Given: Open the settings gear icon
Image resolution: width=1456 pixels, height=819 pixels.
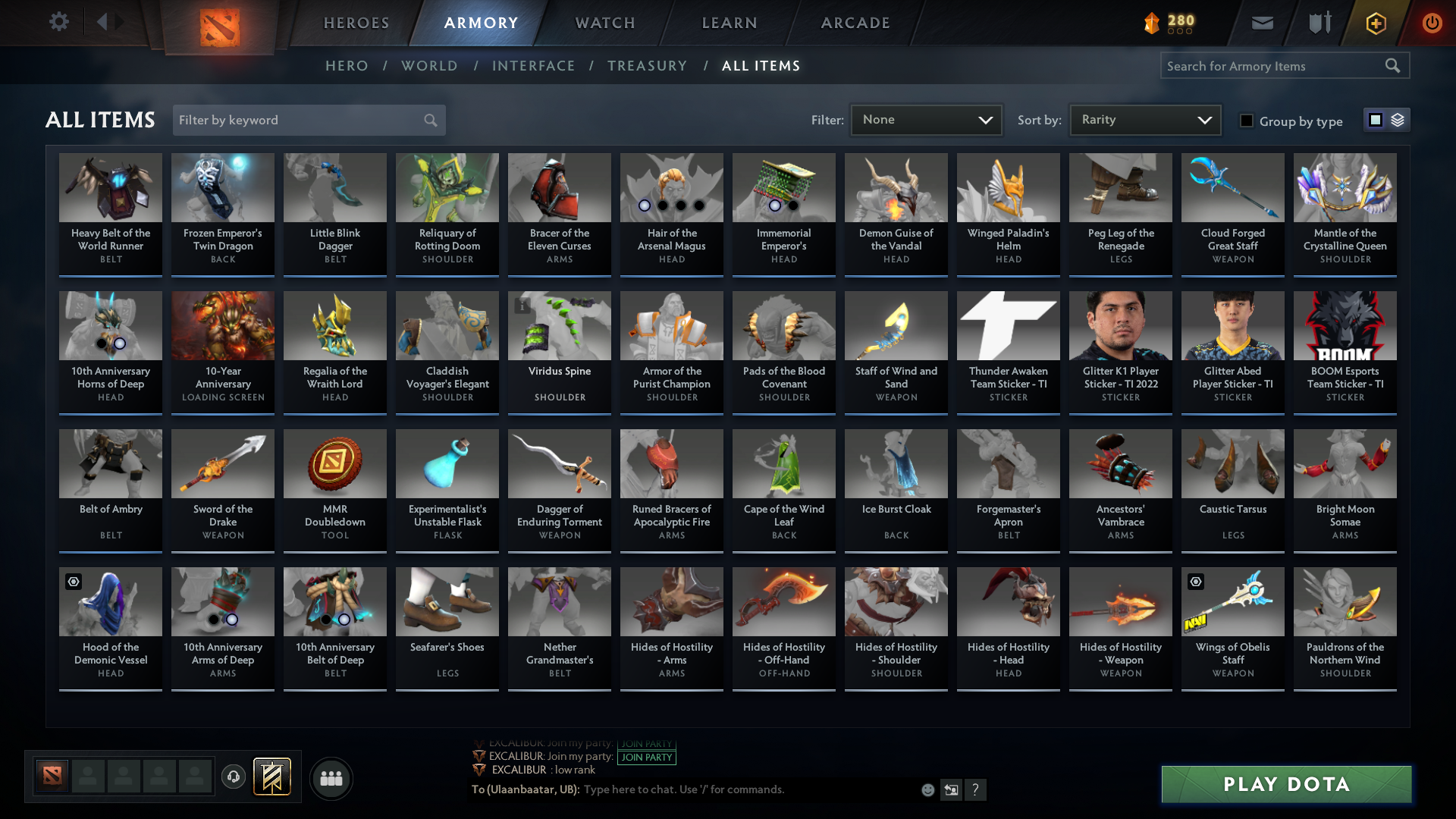Looking at the screenshot, I should [x=59, y=22].
